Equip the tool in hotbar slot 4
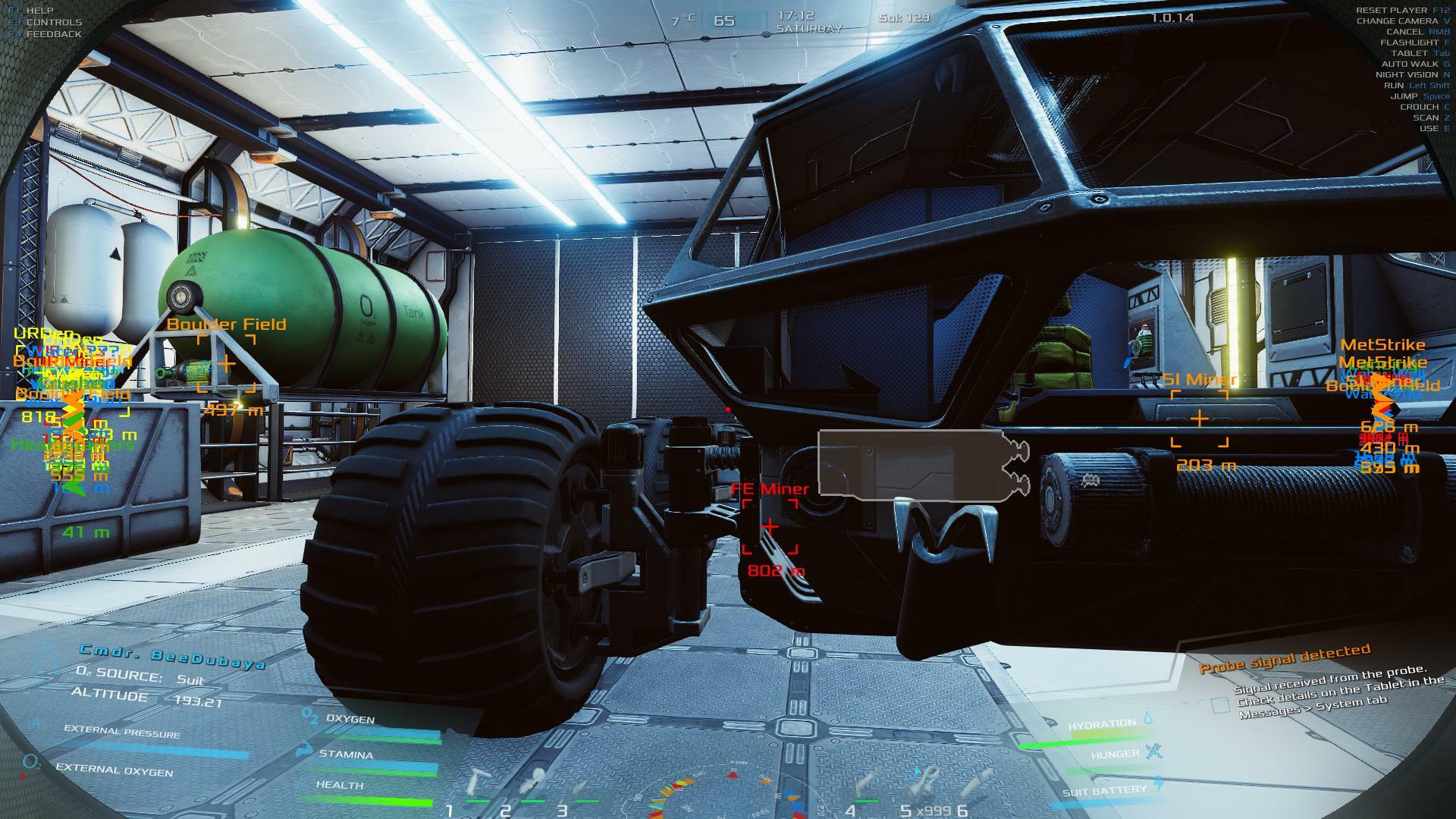 [x=866, y=782]
